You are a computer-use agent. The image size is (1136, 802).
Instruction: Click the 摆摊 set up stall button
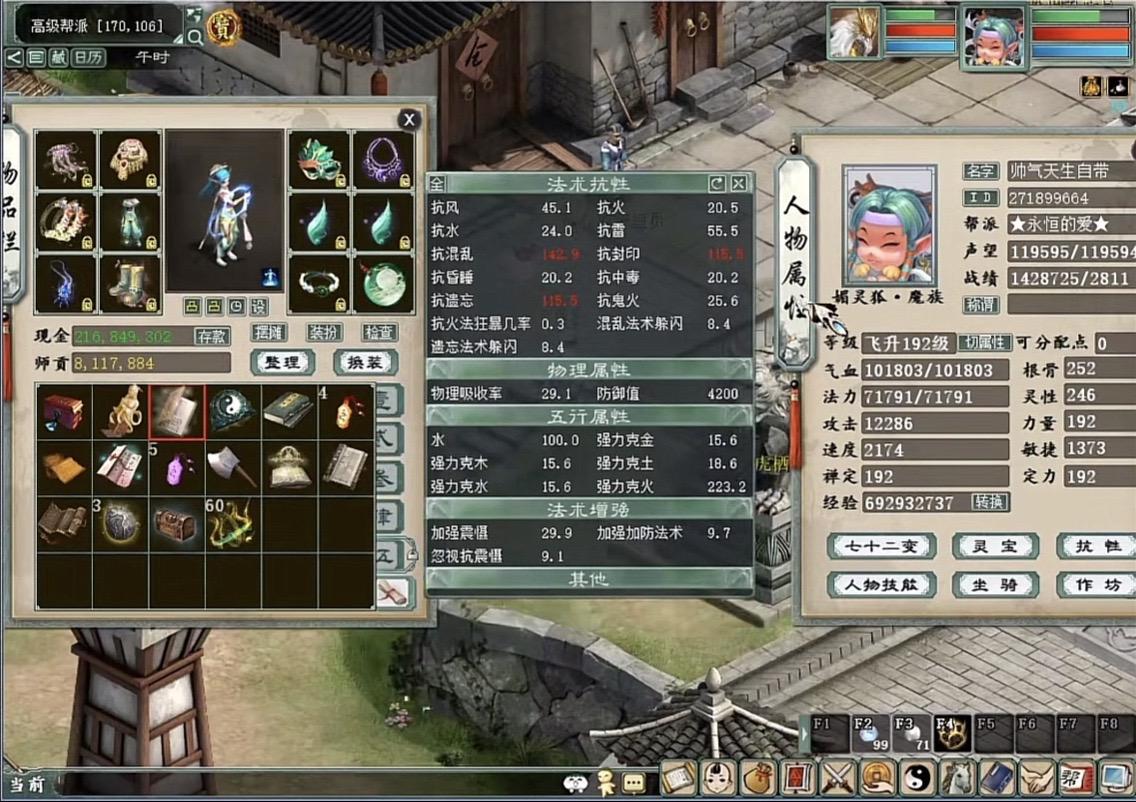(x=270, y=332)
